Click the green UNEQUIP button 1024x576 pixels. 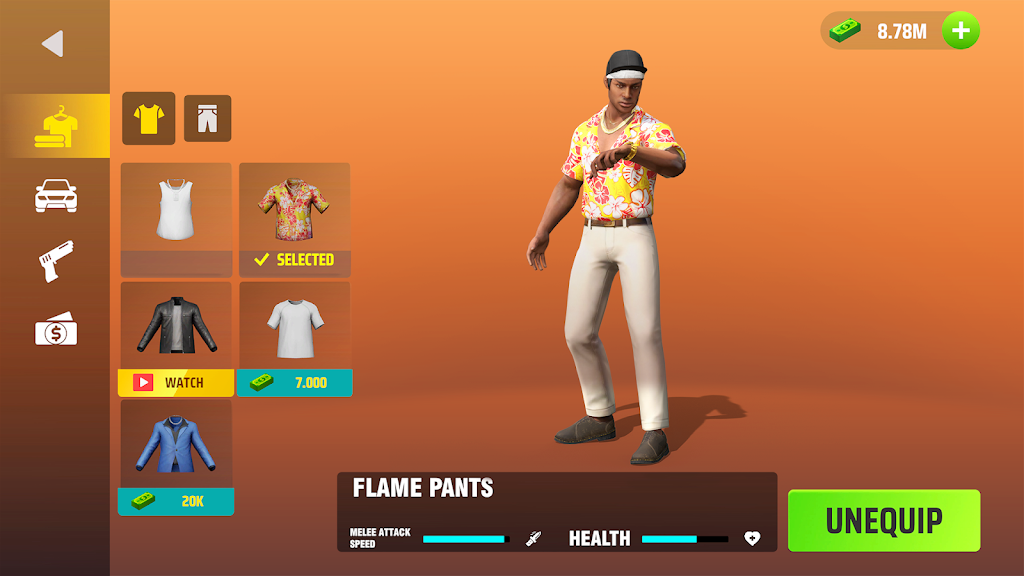(883, 520)
